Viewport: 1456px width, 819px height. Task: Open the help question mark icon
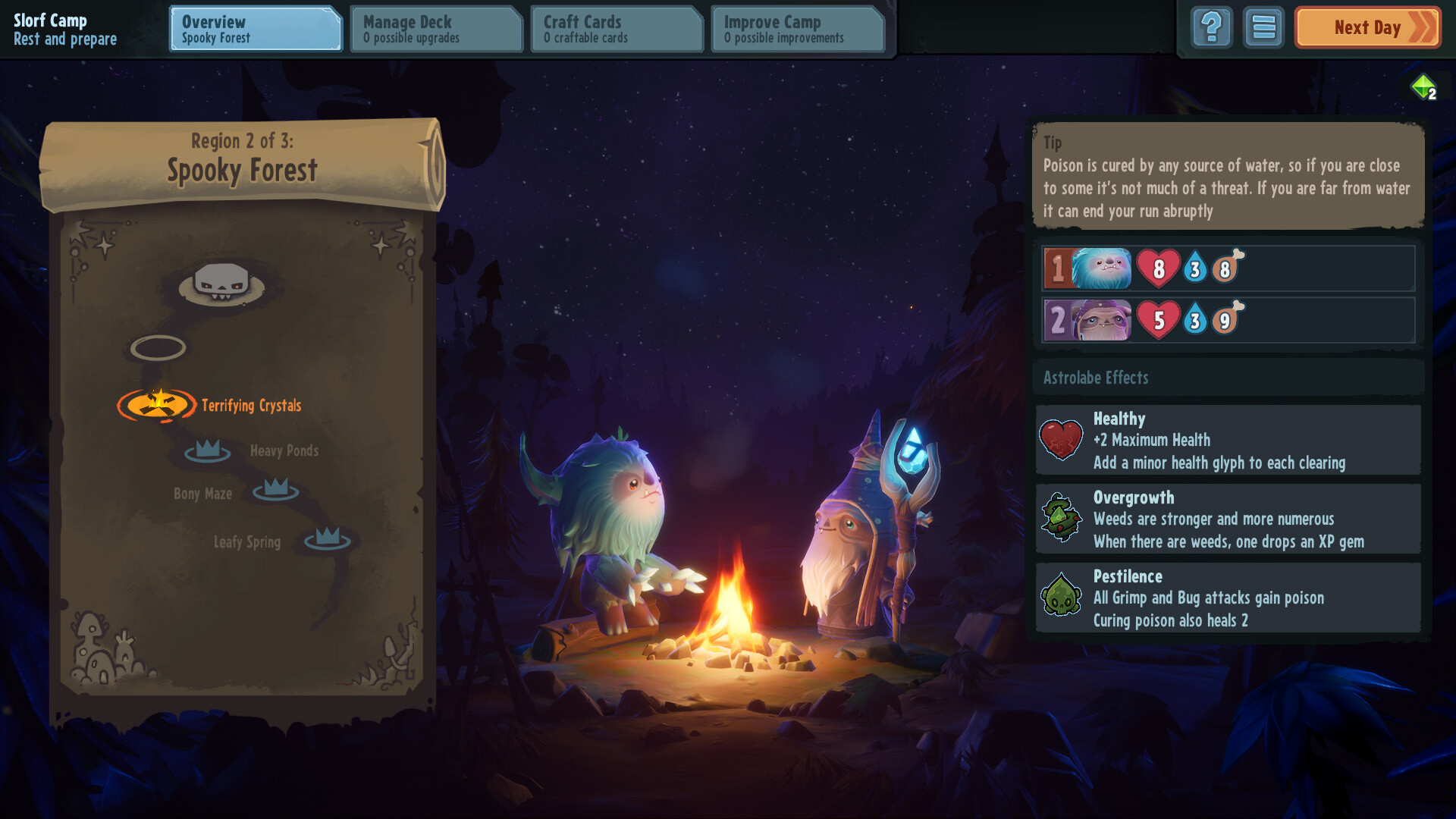(x=1211, y=27)
